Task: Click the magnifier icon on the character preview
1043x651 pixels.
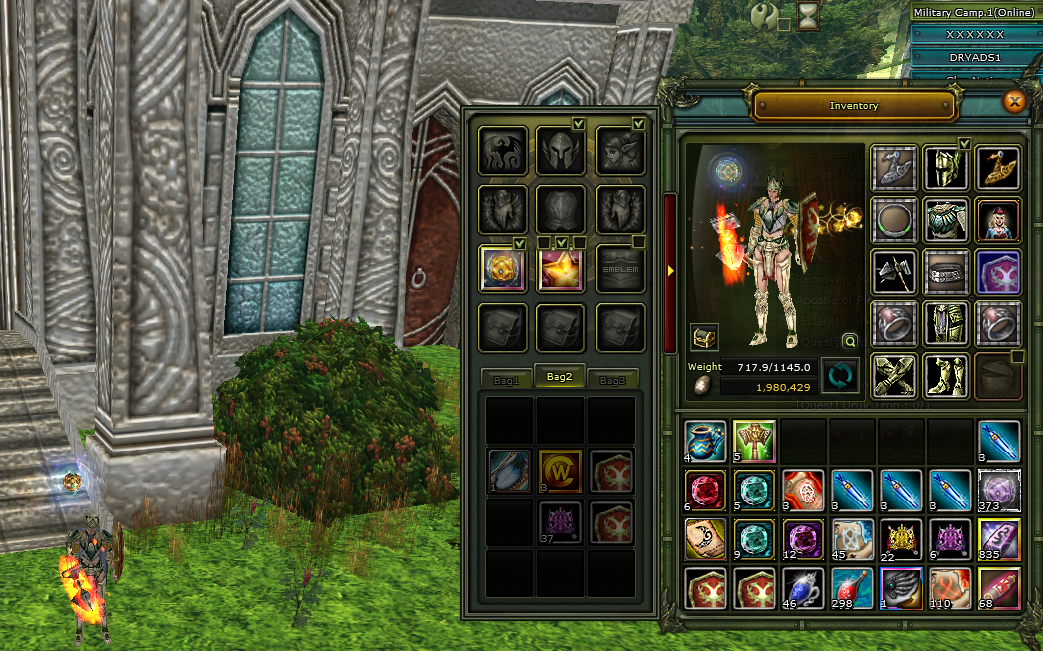Action: tap(849, 341)
